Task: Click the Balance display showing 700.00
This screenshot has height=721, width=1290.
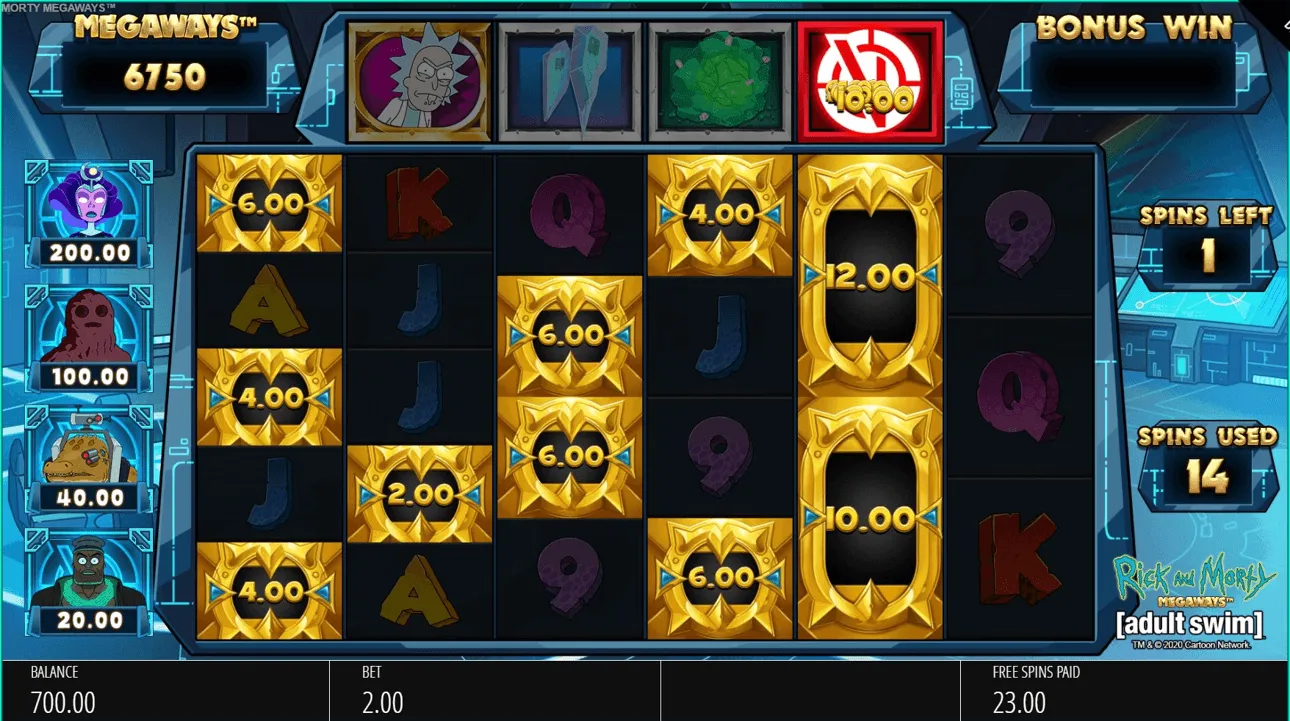Action: coord(60,690)
